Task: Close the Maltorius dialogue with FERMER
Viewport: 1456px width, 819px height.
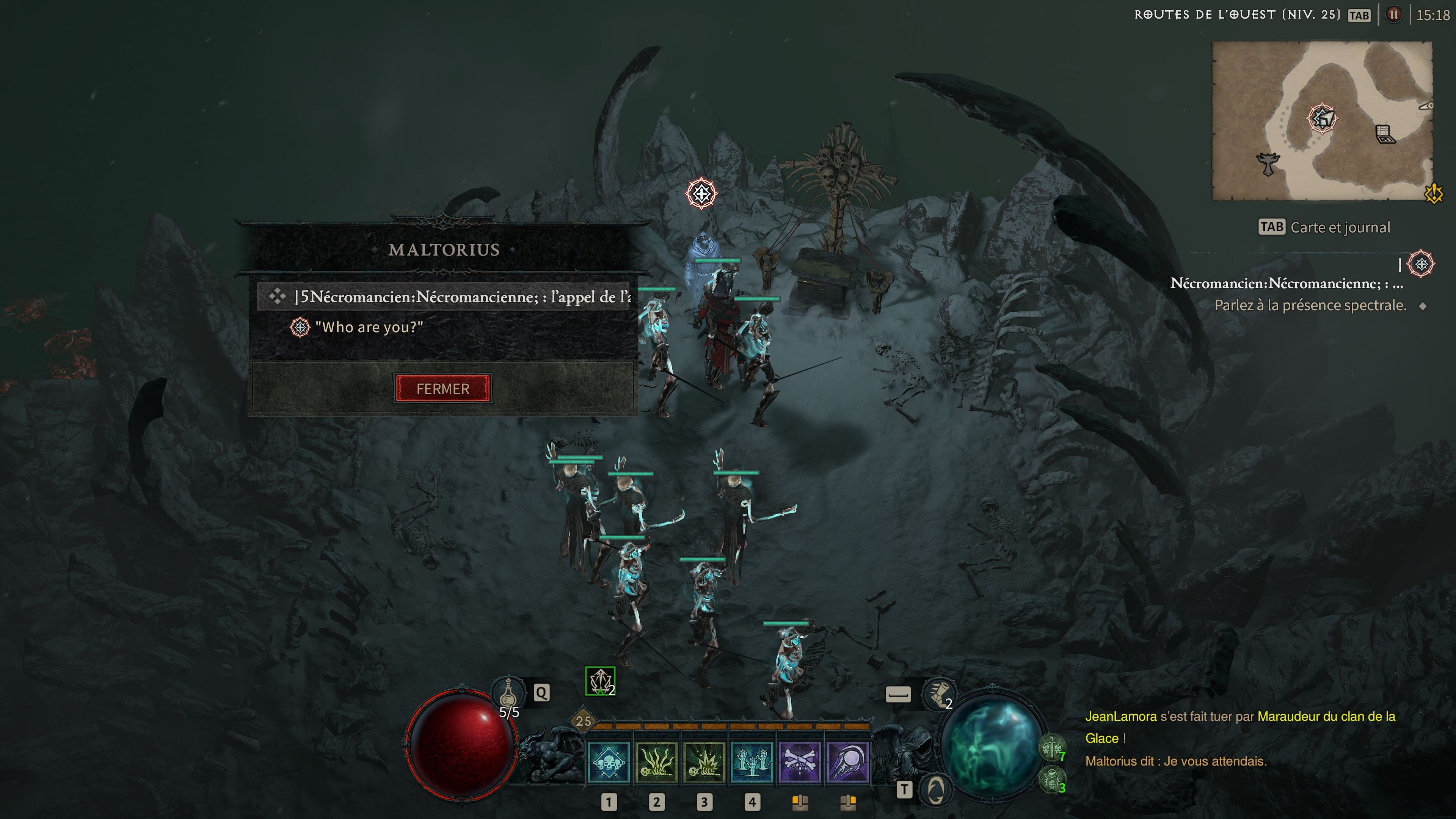Action: click(442, 388)
